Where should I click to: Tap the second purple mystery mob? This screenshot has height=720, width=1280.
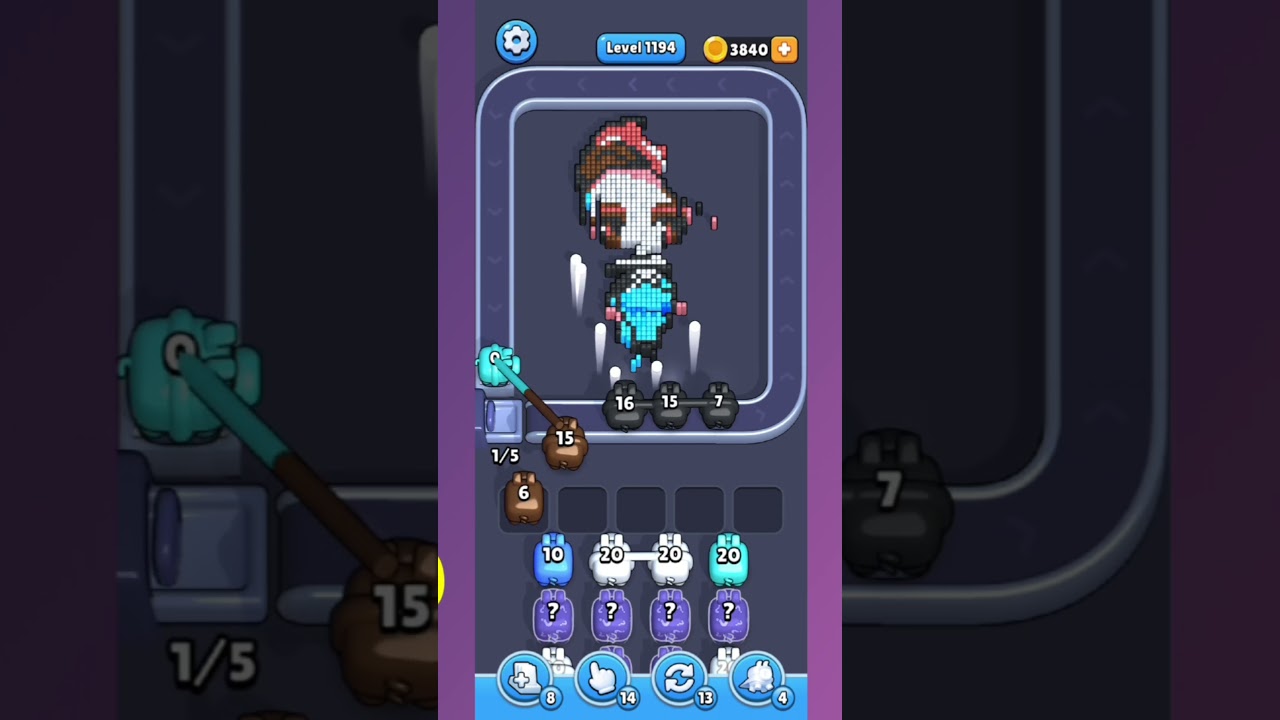pos(611,614)
